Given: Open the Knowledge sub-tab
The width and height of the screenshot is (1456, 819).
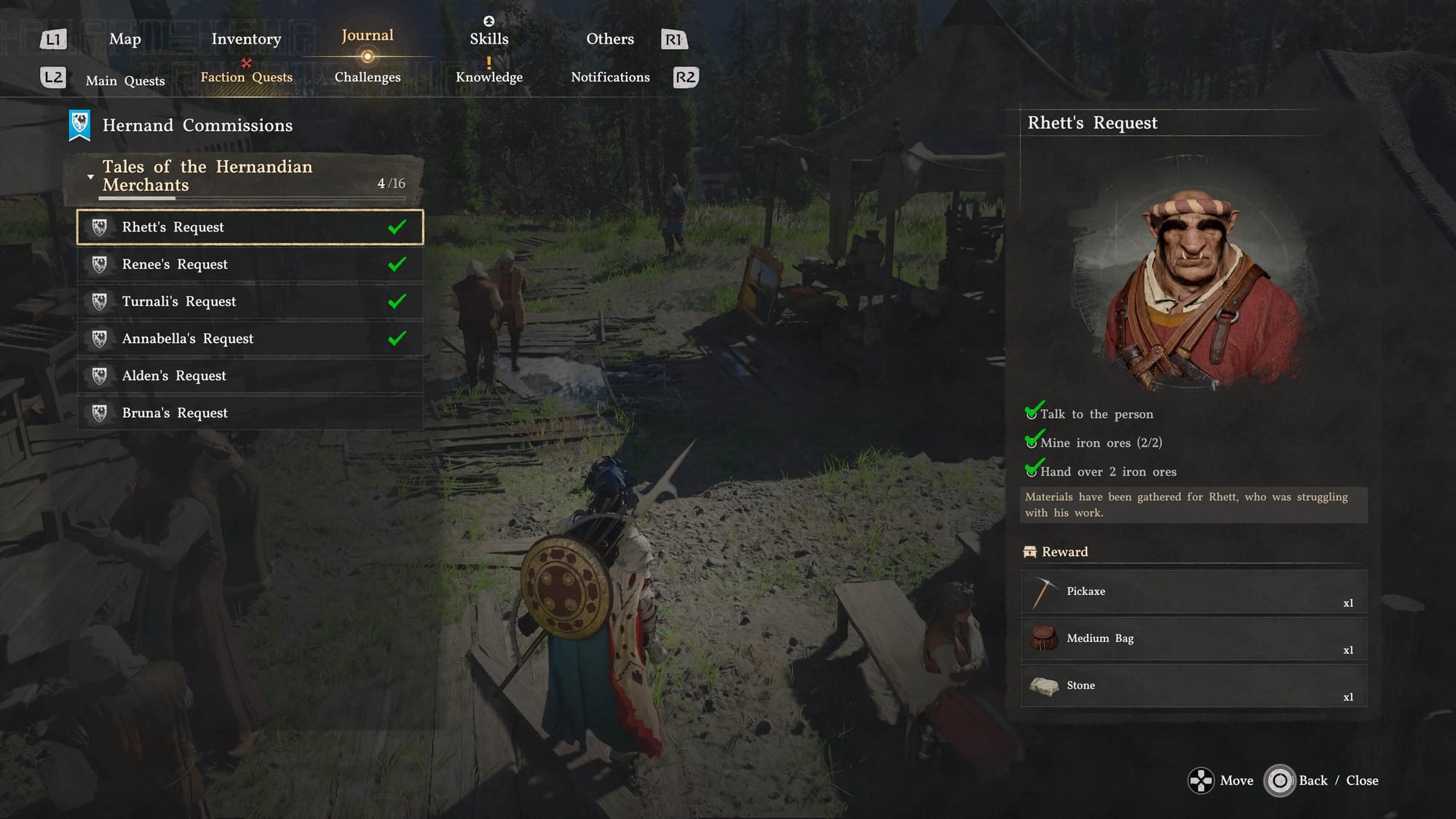Looking at the screenshot, I should coord(488,77).
